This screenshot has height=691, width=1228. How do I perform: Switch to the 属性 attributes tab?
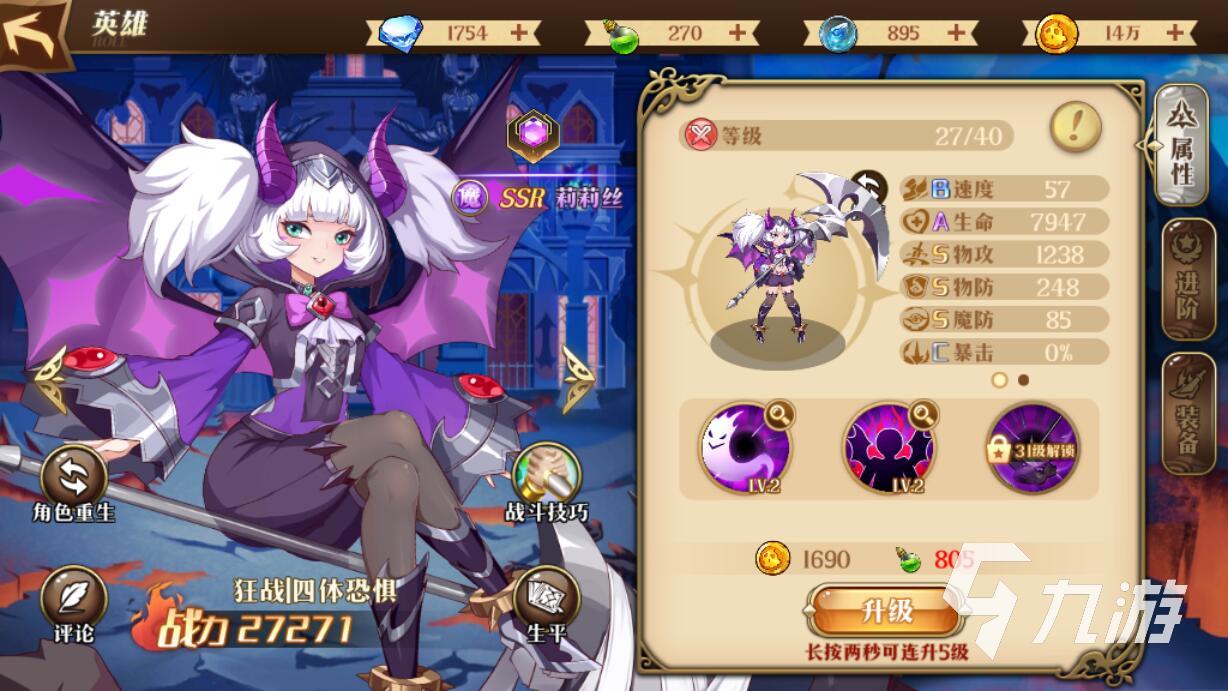point(1181,146)
